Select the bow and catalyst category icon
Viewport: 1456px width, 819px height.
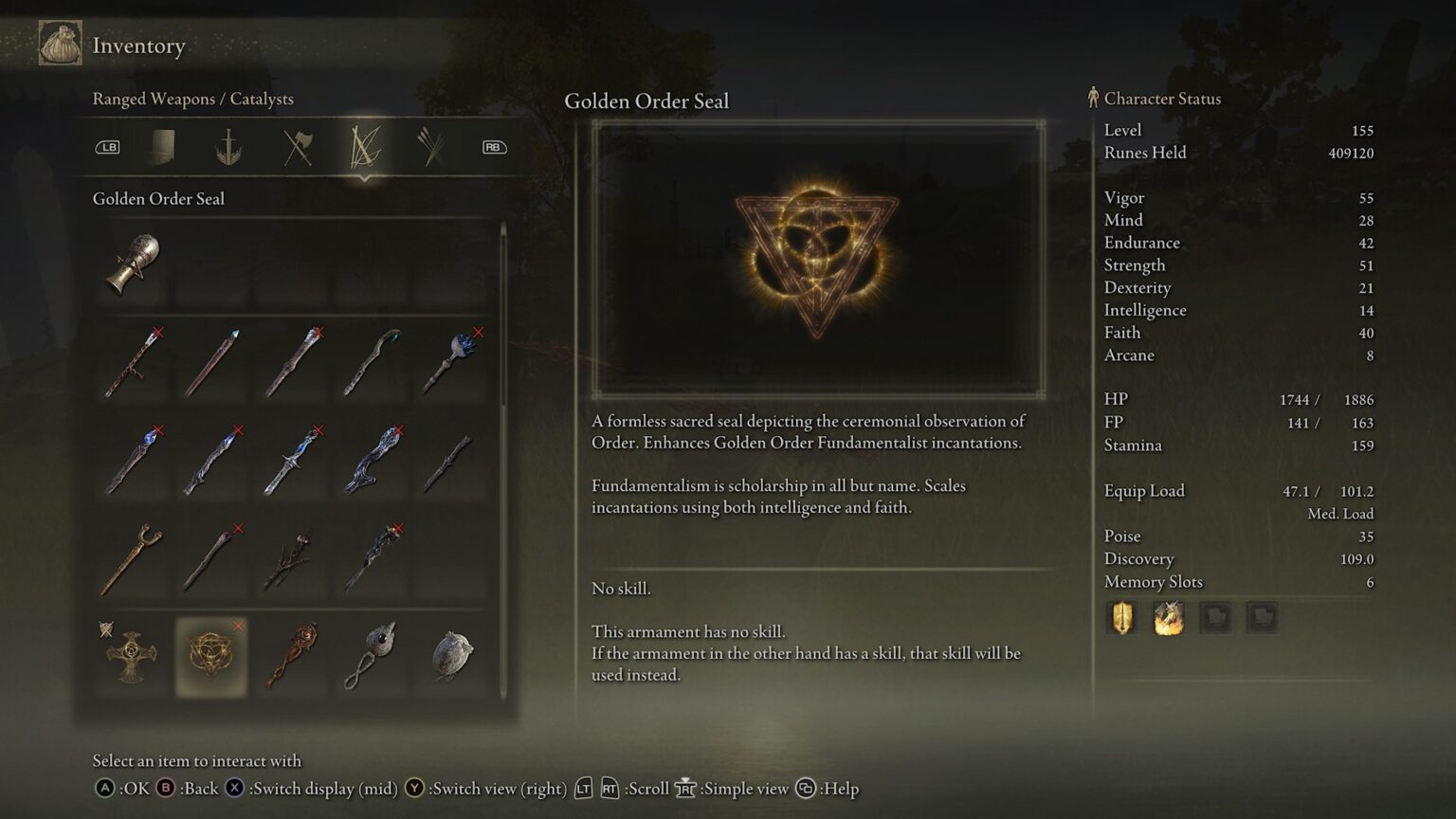pyautogui.click(x=365, y=147)
